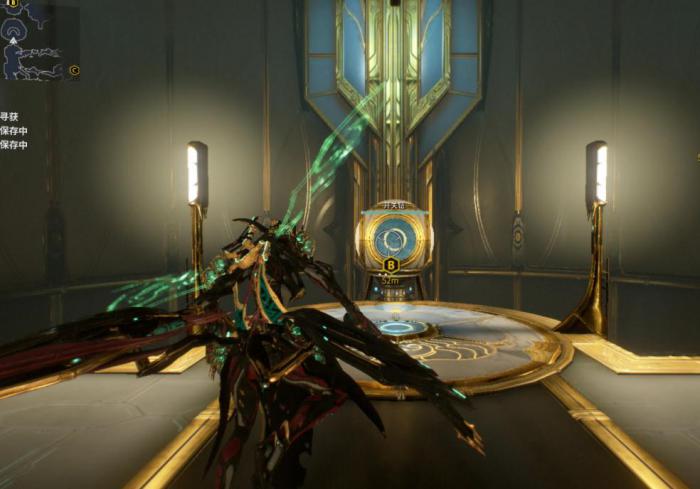Screen dimensions: 700x489
Task: Select the yellow C marker beside the minimap
Action: (74, 71)
